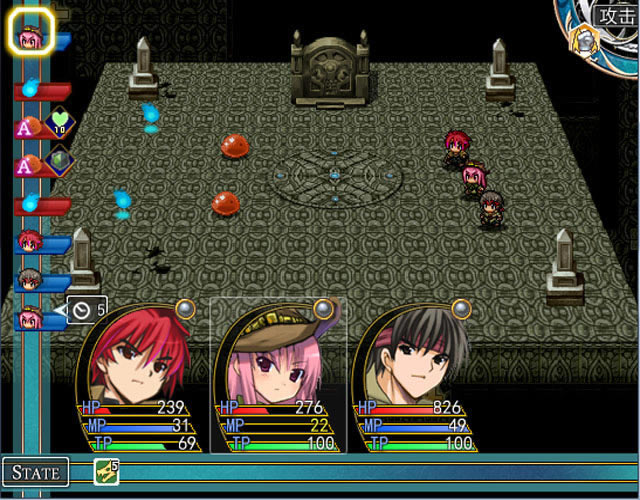Click the green cube icon in turn order
The height and width of the screenshot is (500, 640).
59,160
